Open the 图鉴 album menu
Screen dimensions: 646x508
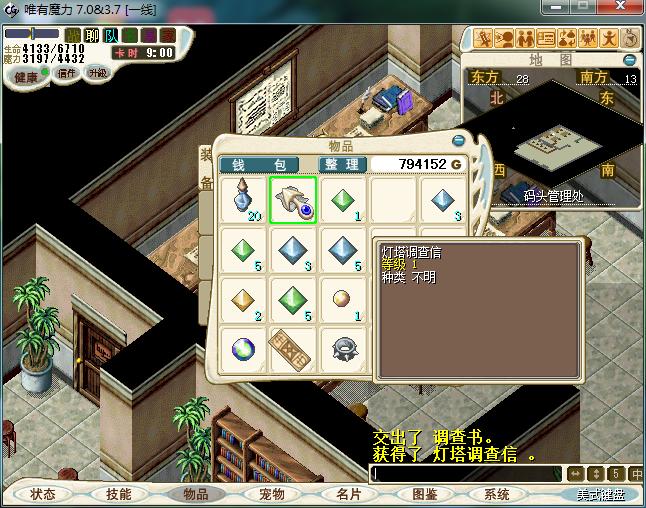pos(424,494)
